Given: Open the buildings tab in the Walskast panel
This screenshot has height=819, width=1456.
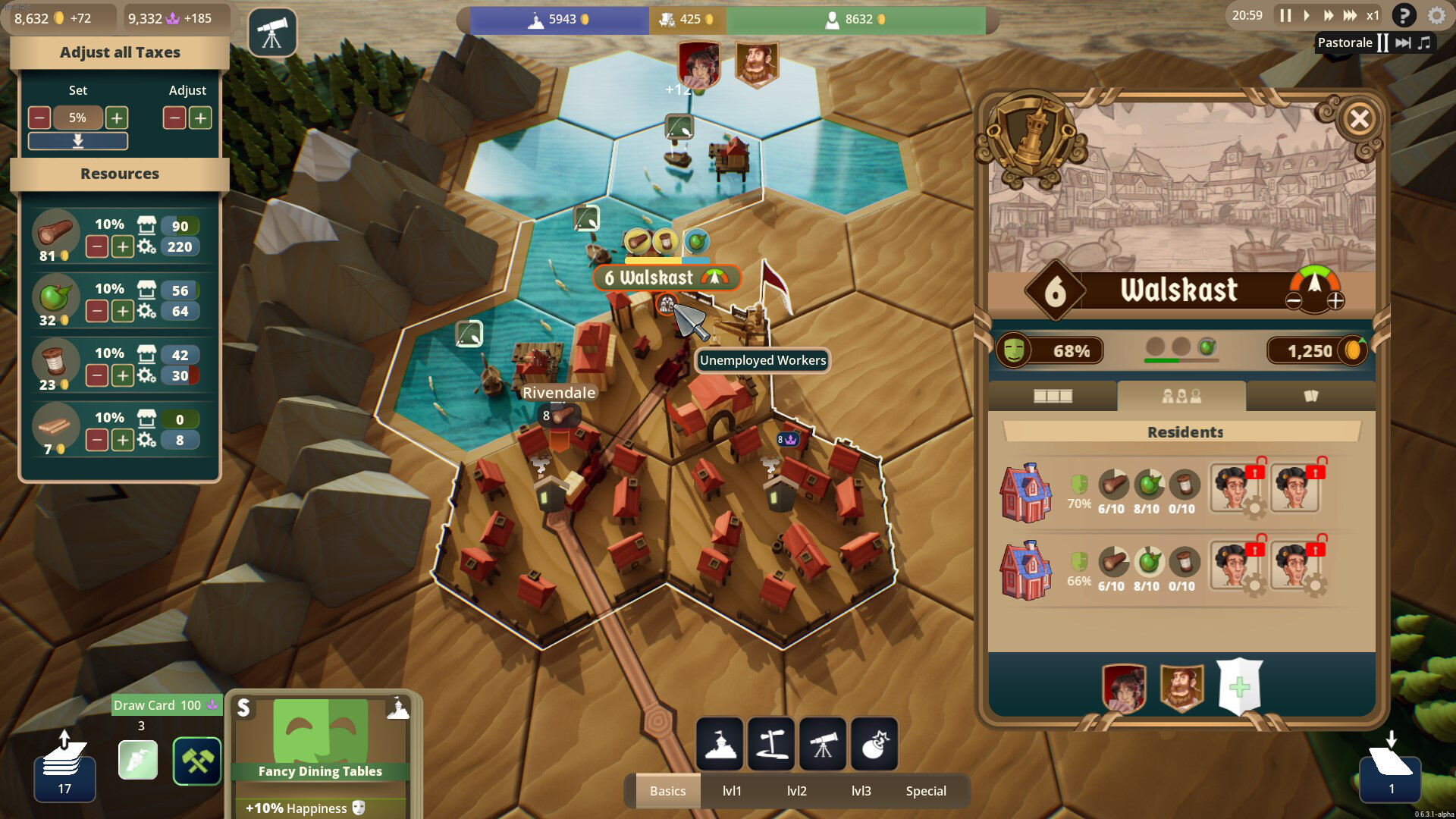Looking at the screenshot, I should (1053, 395).
